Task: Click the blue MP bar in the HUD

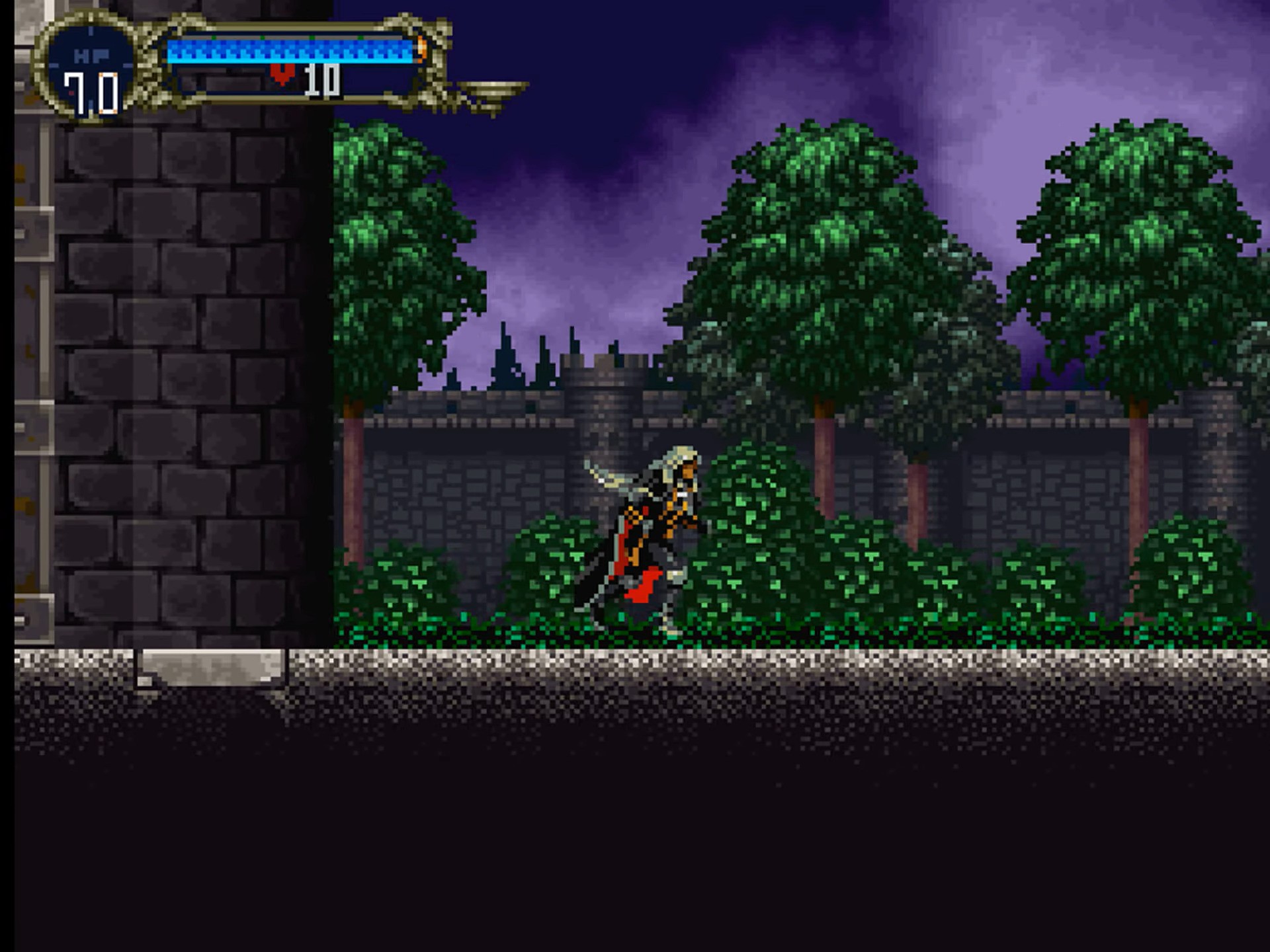Action: [x=288, y=49]
